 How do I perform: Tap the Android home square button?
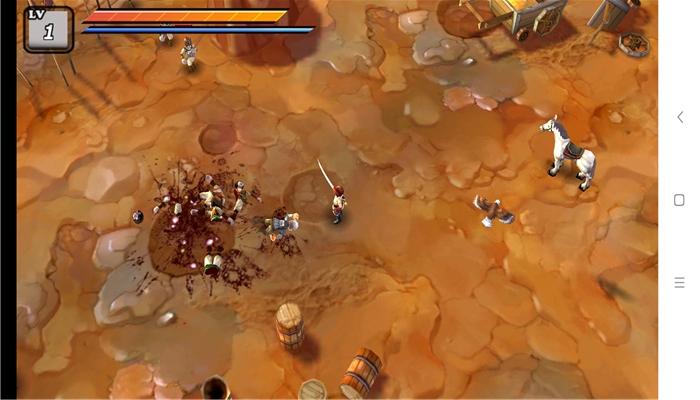tap(680, 200)
